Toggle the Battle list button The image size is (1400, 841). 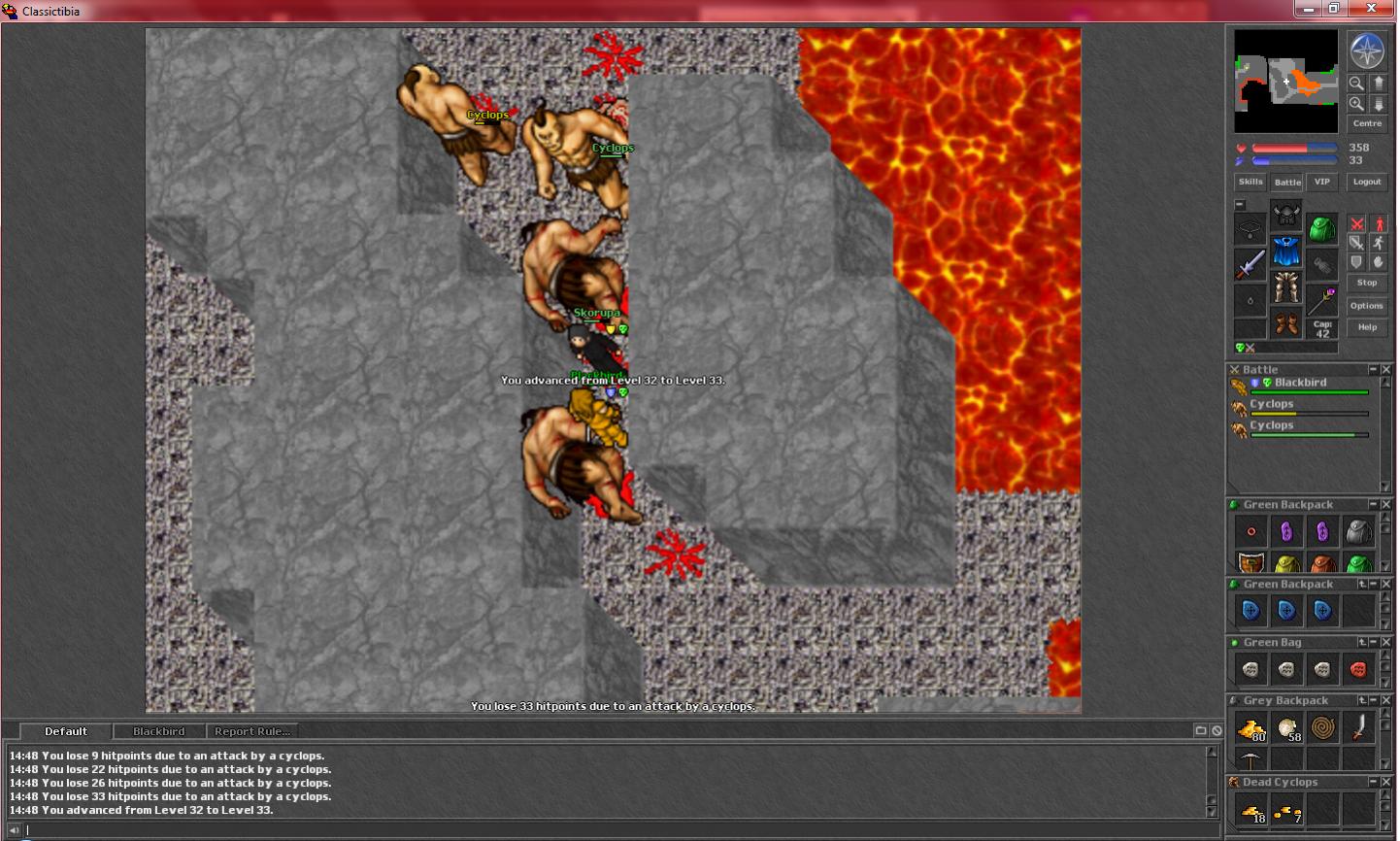click(x=1287, y=182)
